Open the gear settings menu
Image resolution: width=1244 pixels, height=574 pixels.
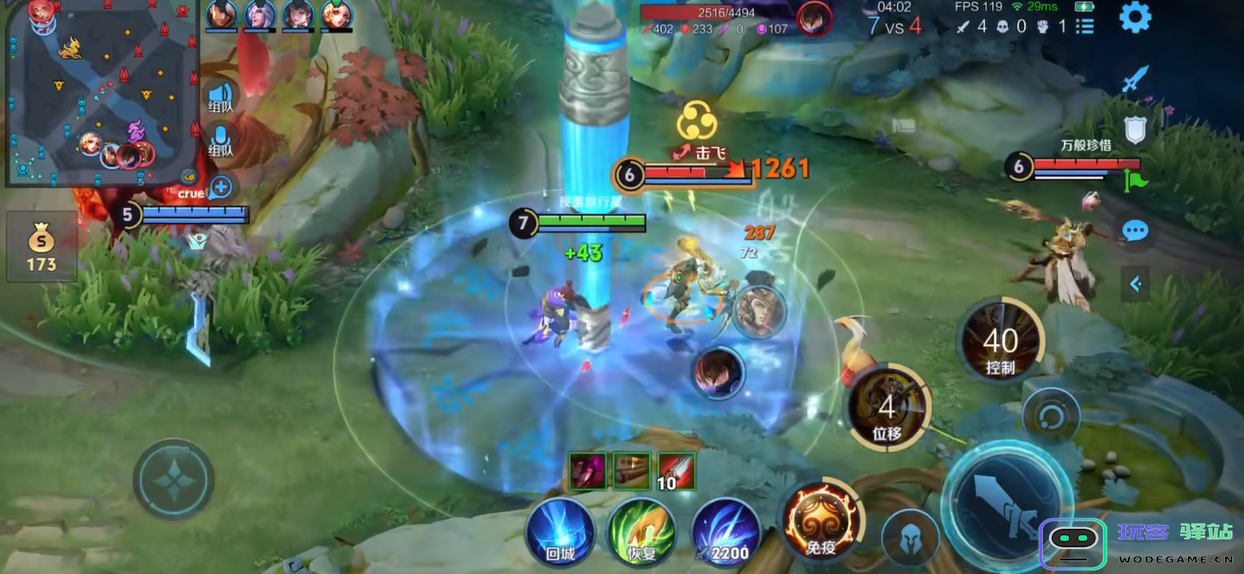[x=1135, y=17]
